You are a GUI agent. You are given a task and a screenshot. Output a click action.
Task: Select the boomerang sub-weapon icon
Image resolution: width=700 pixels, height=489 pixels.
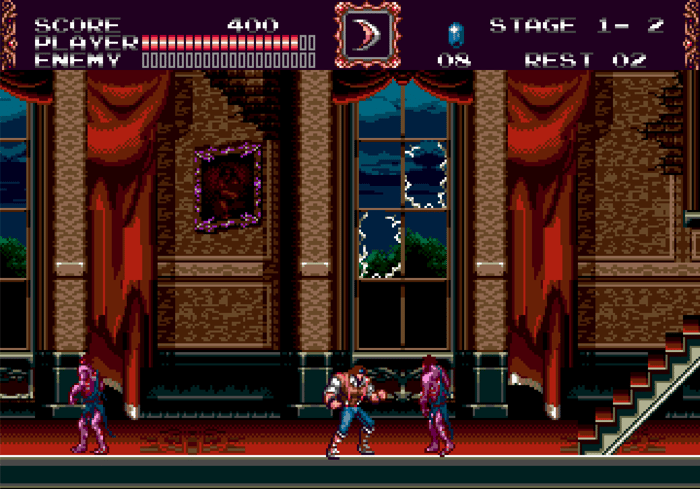point(366,35)
